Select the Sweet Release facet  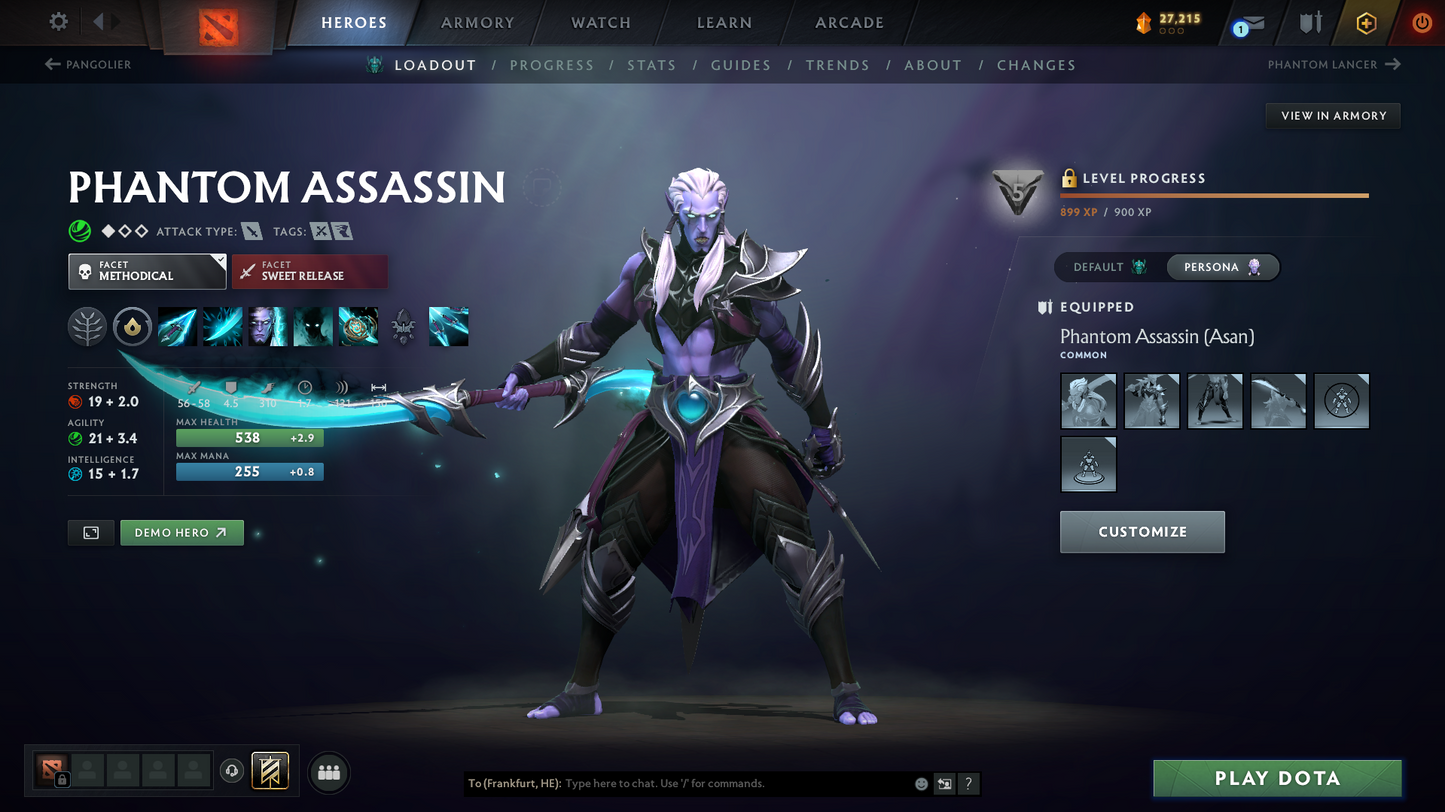click(310, 271)
